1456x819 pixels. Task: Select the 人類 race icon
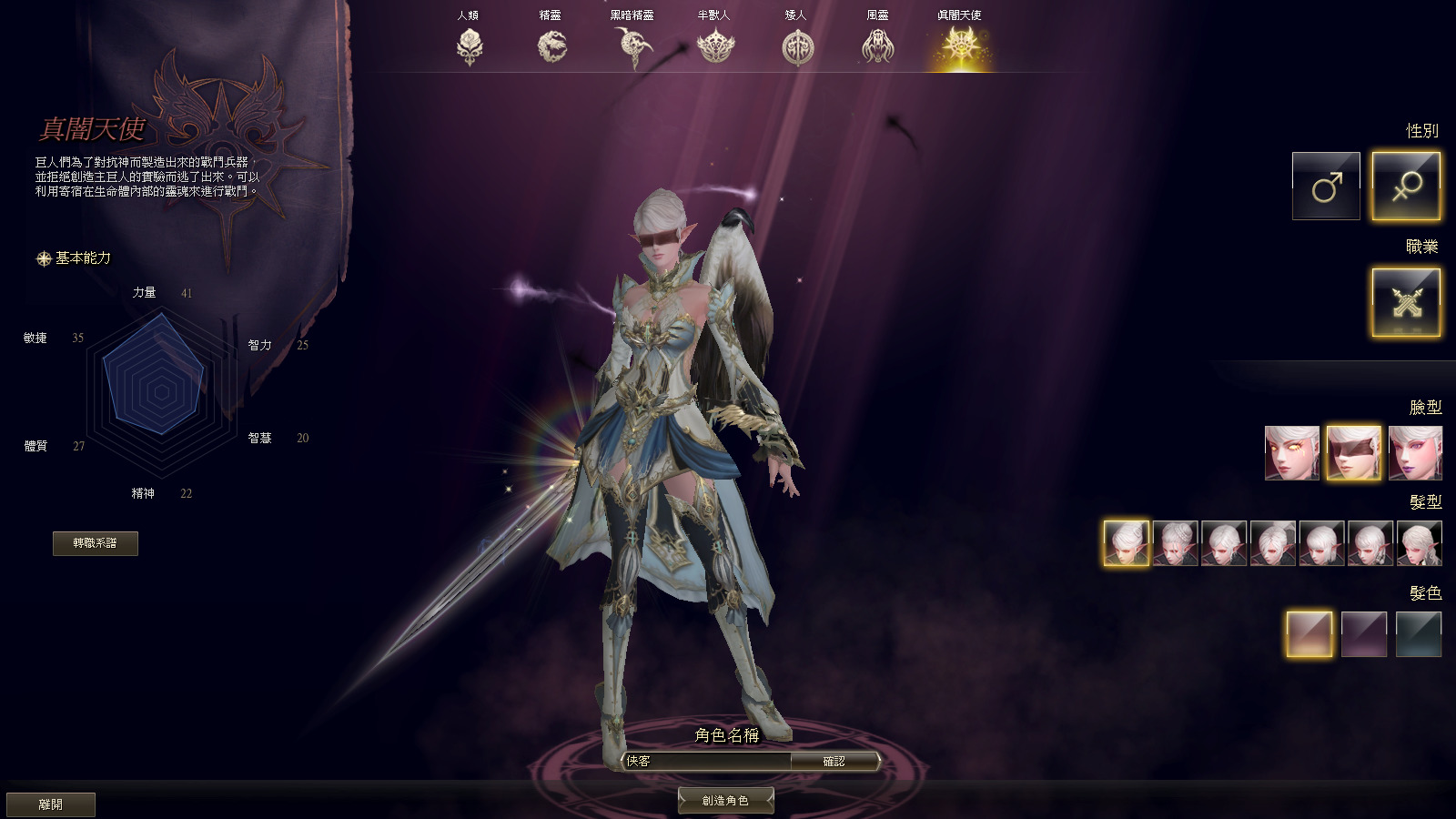(x=470, y=44)
